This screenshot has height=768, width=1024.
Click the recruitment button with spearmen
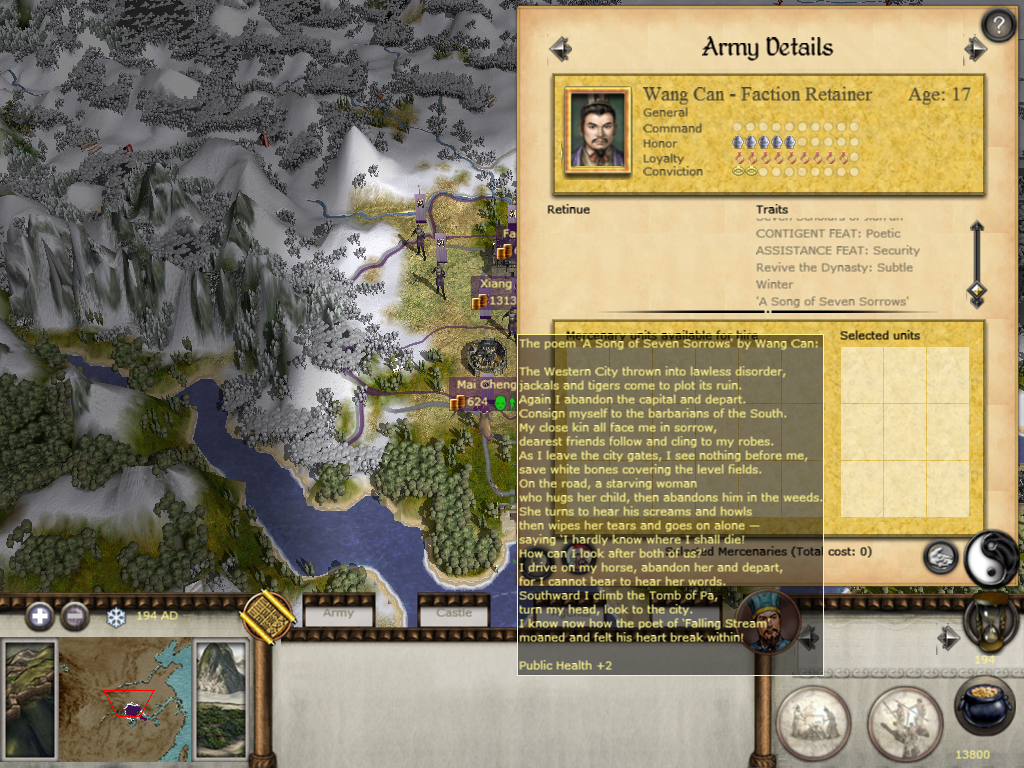point(903,722)
